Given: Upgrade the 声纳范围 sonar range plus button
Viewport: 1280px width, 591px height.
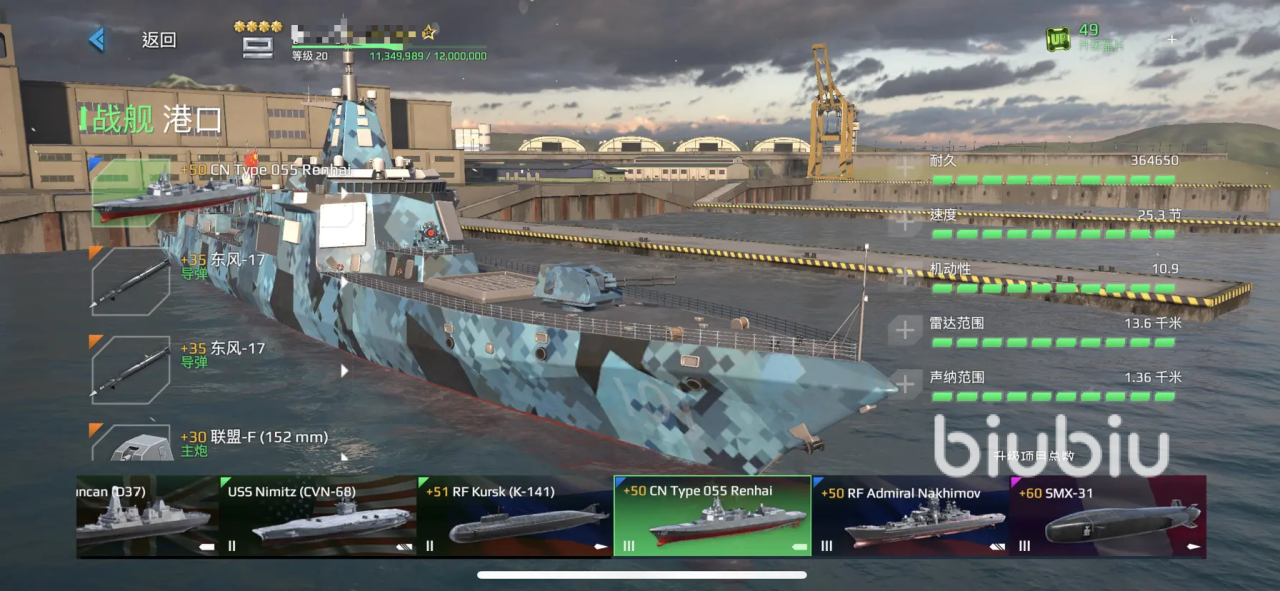Looking at the screenshot, I should click(905, 384).
